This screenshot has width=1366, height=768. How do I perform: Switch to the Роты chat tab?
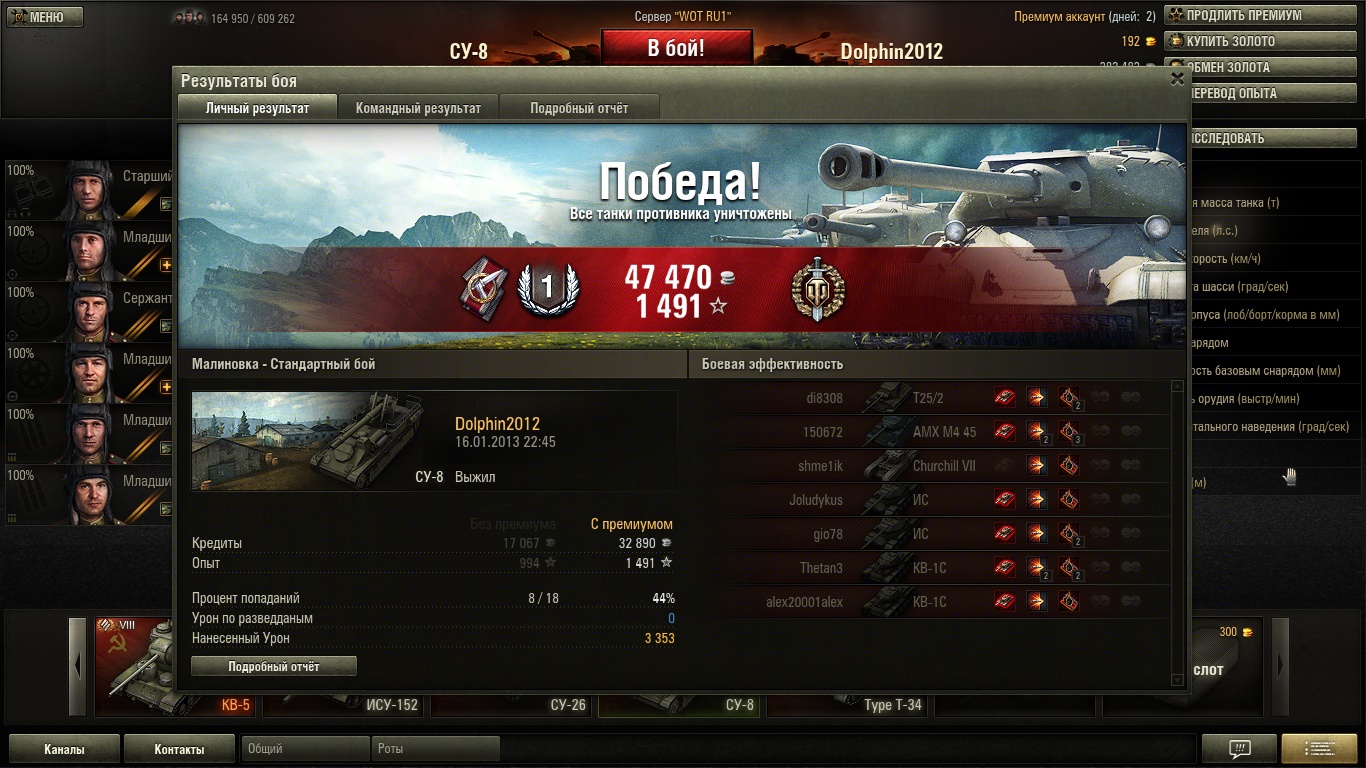click(x=437, y=748)
